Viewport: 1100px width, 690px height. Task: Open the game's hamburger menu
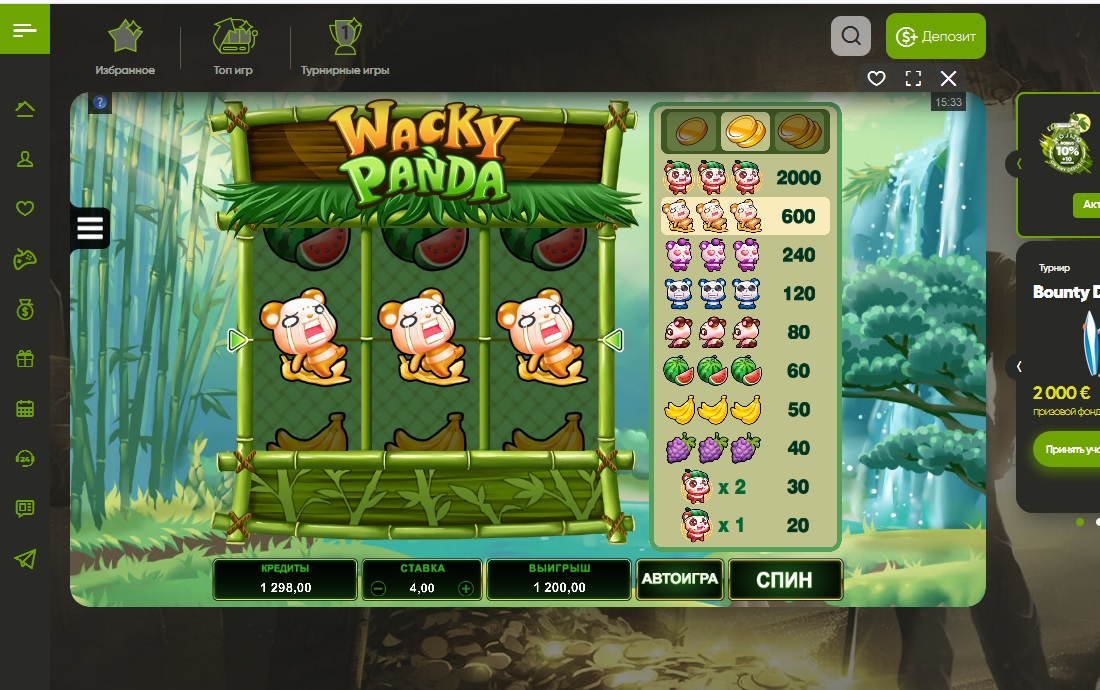[90, 228]
